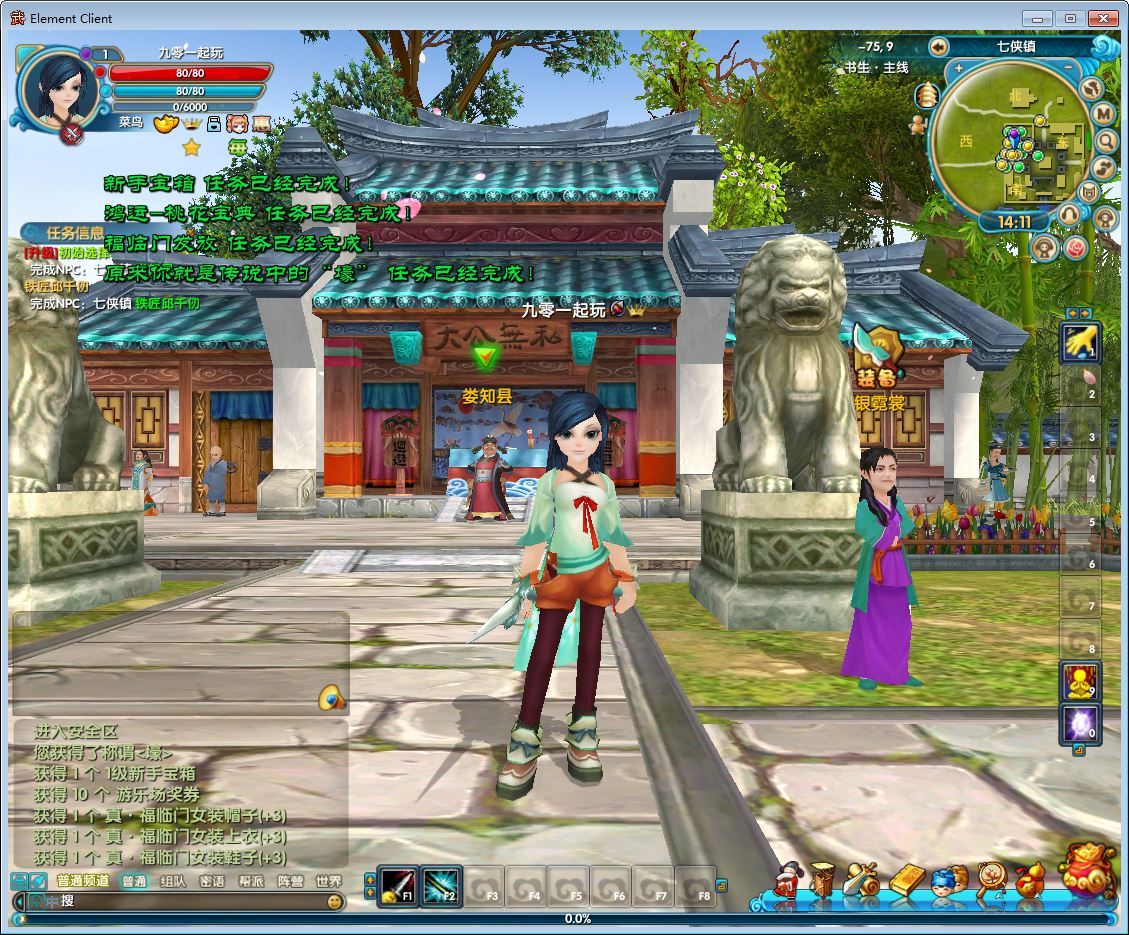Click the magnifying glass search button by minimap
Image resolution: width=1129 pixels, height=935 pixels.
1105,141
